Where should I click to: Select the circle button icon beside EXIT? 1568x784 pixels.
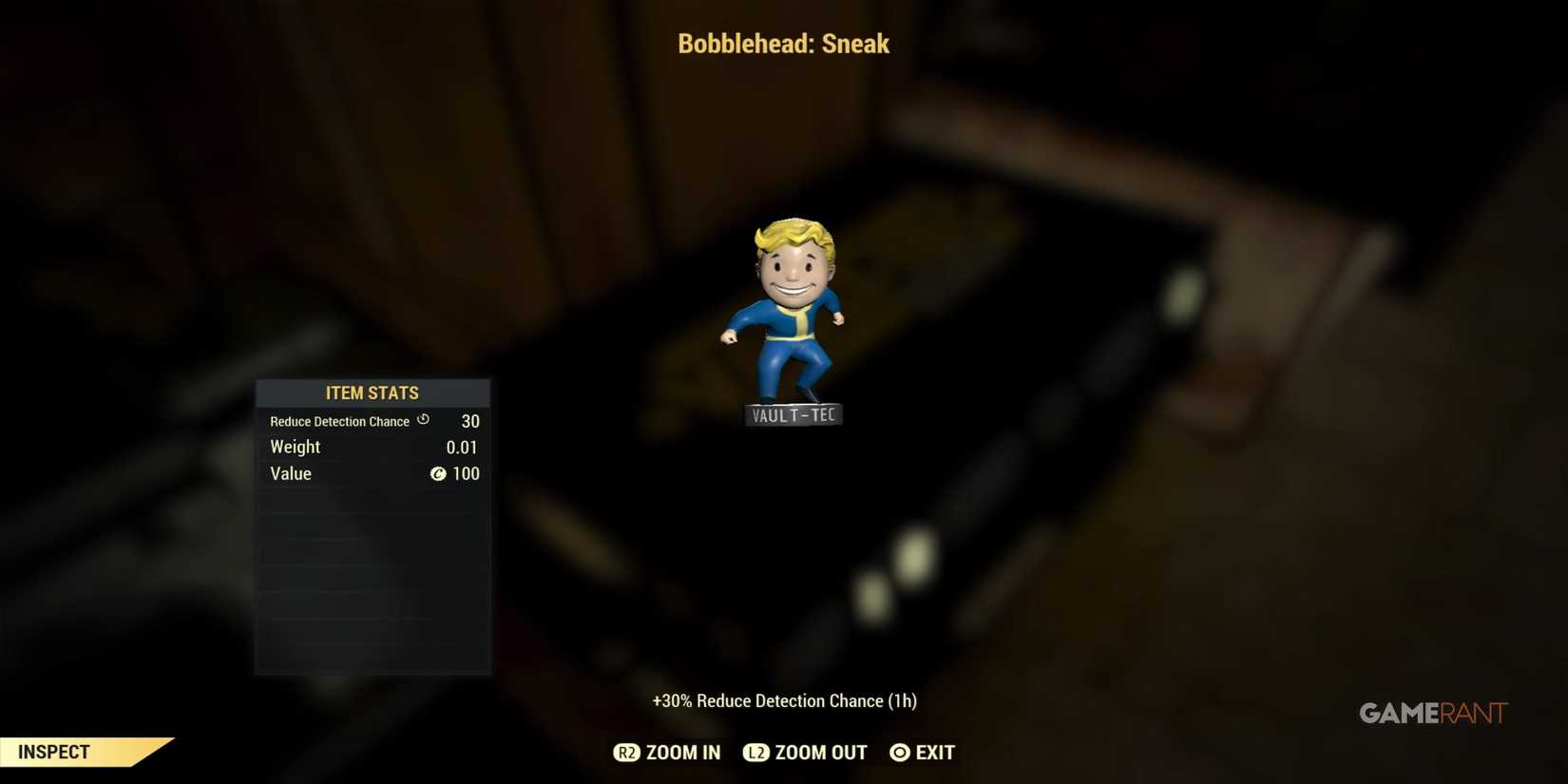tap(898, 752)
